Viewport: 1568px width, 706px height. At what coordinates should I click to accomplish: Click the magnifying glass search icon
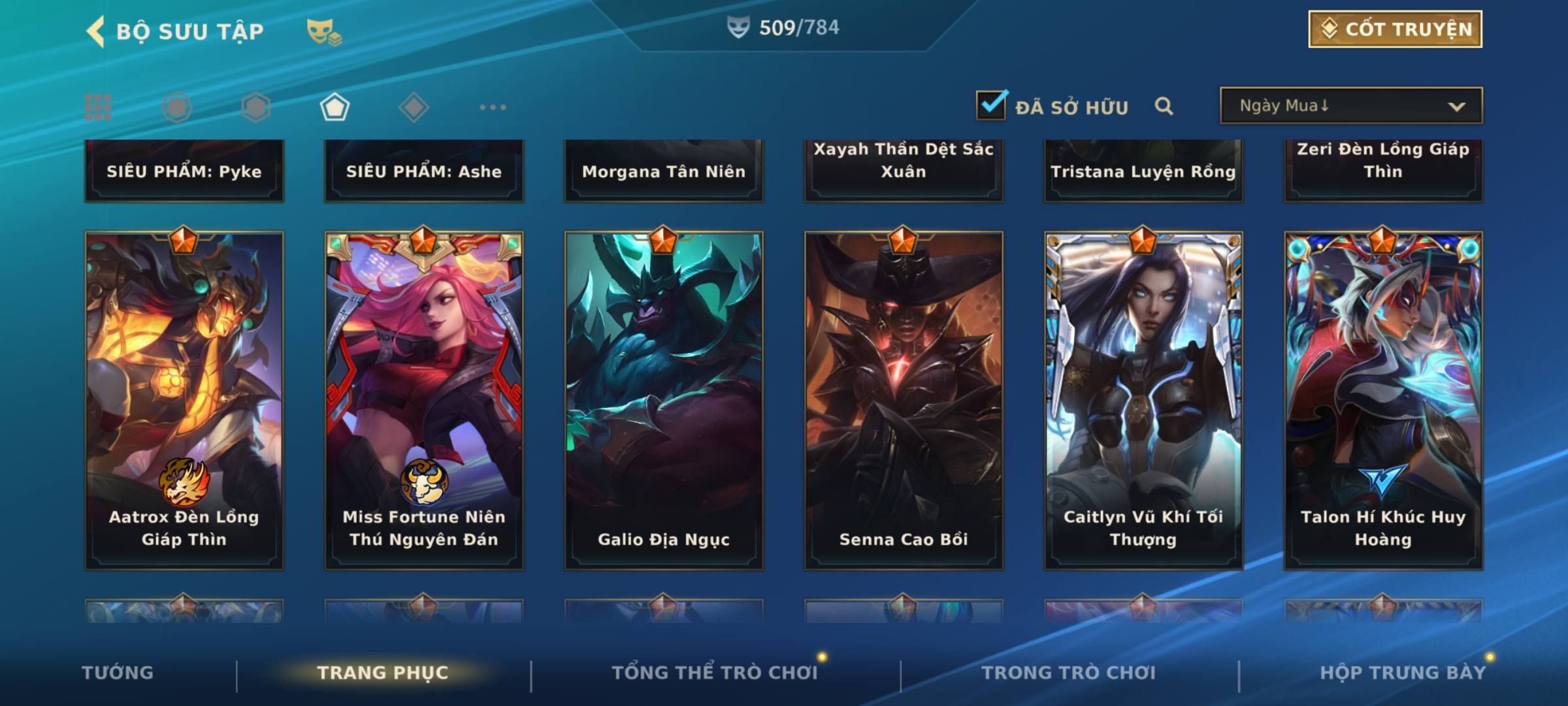(1164, 106)
